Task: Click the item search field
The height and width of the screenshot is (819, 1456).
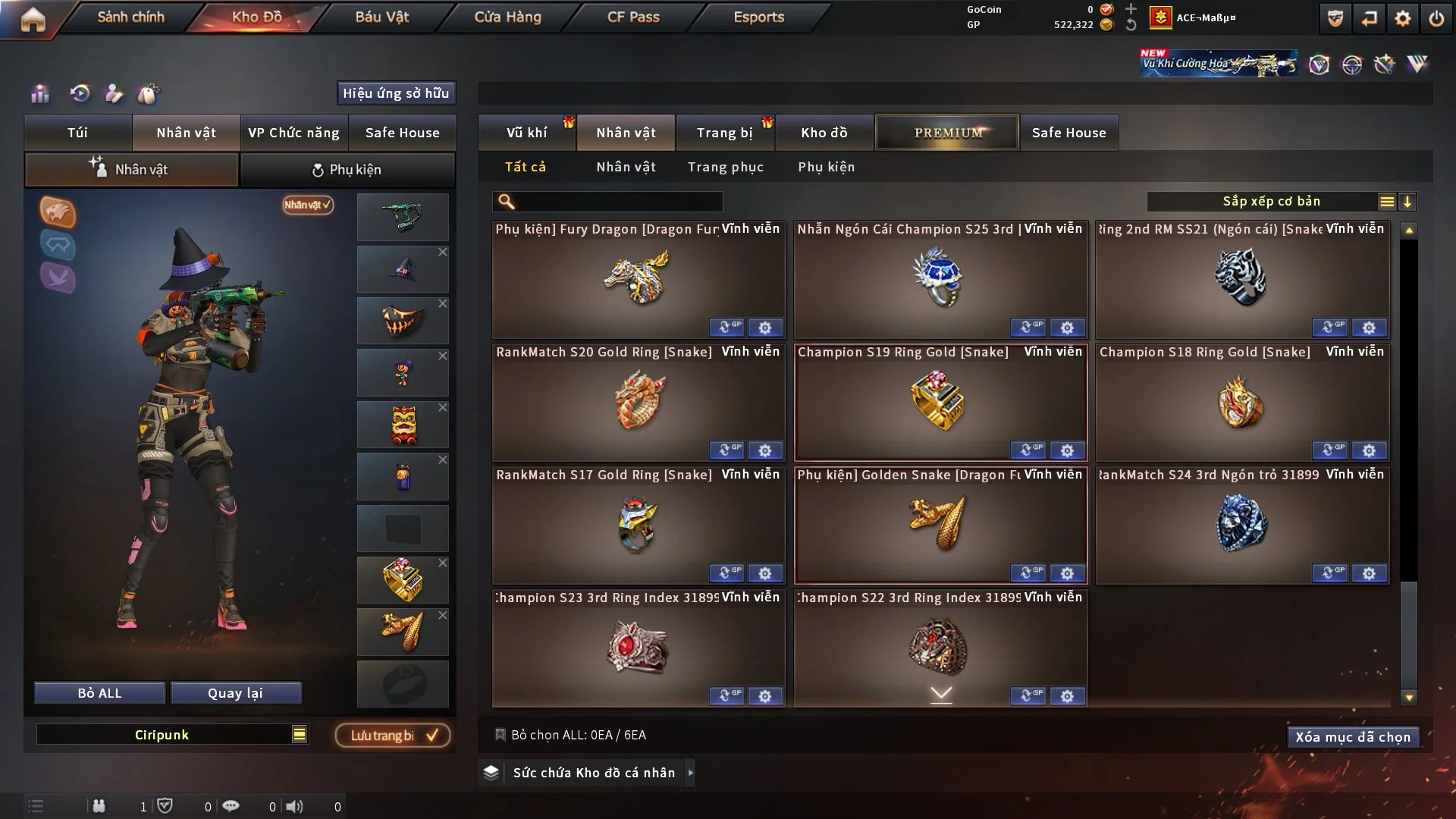Action: click(x=618, y=202)
